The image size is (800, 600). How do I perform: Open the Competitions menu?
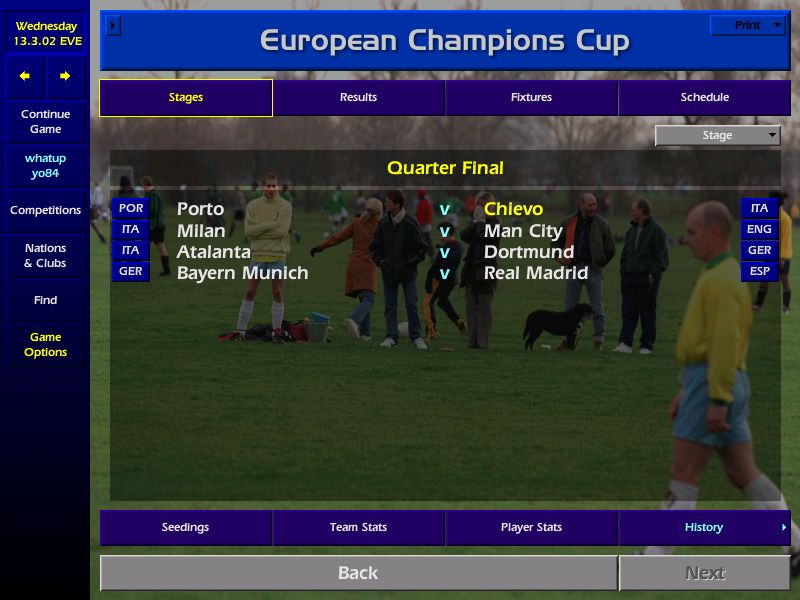pos(45,210)
